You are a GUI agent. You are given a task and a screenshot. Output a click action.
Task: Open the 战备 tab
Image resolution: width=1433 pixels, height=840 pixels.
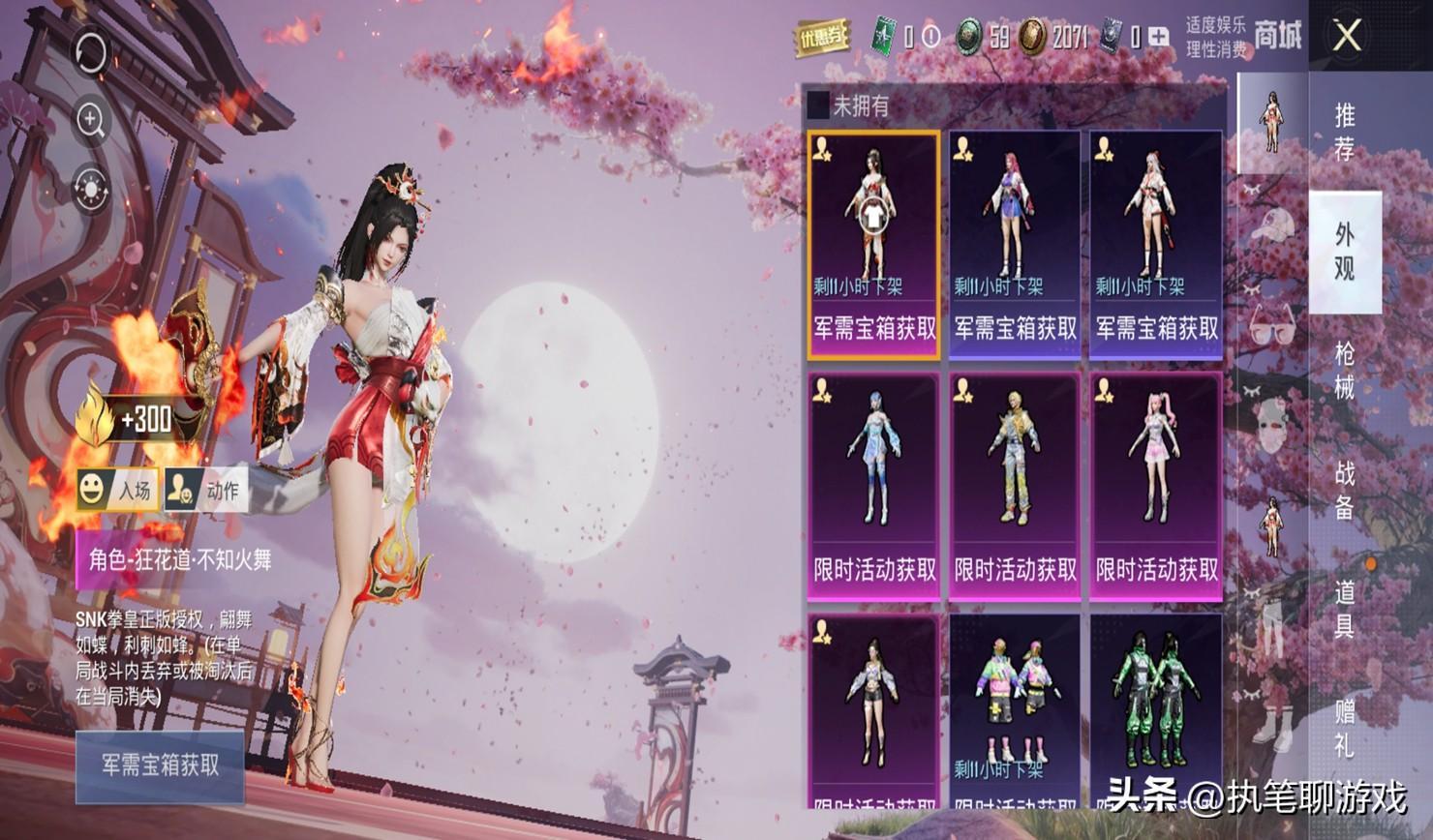pos(1345,489)
